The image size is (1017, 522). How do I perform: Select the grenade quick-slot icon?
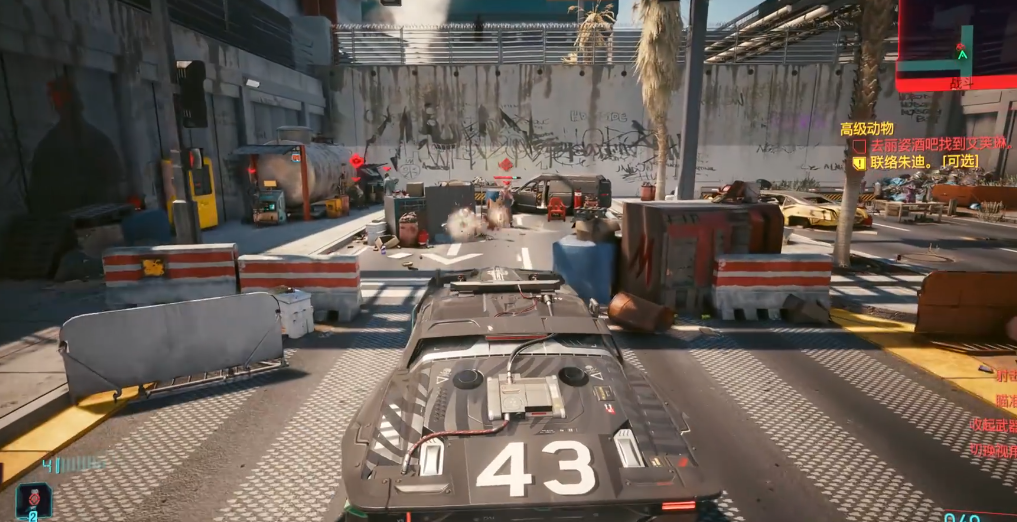point(33,498)
